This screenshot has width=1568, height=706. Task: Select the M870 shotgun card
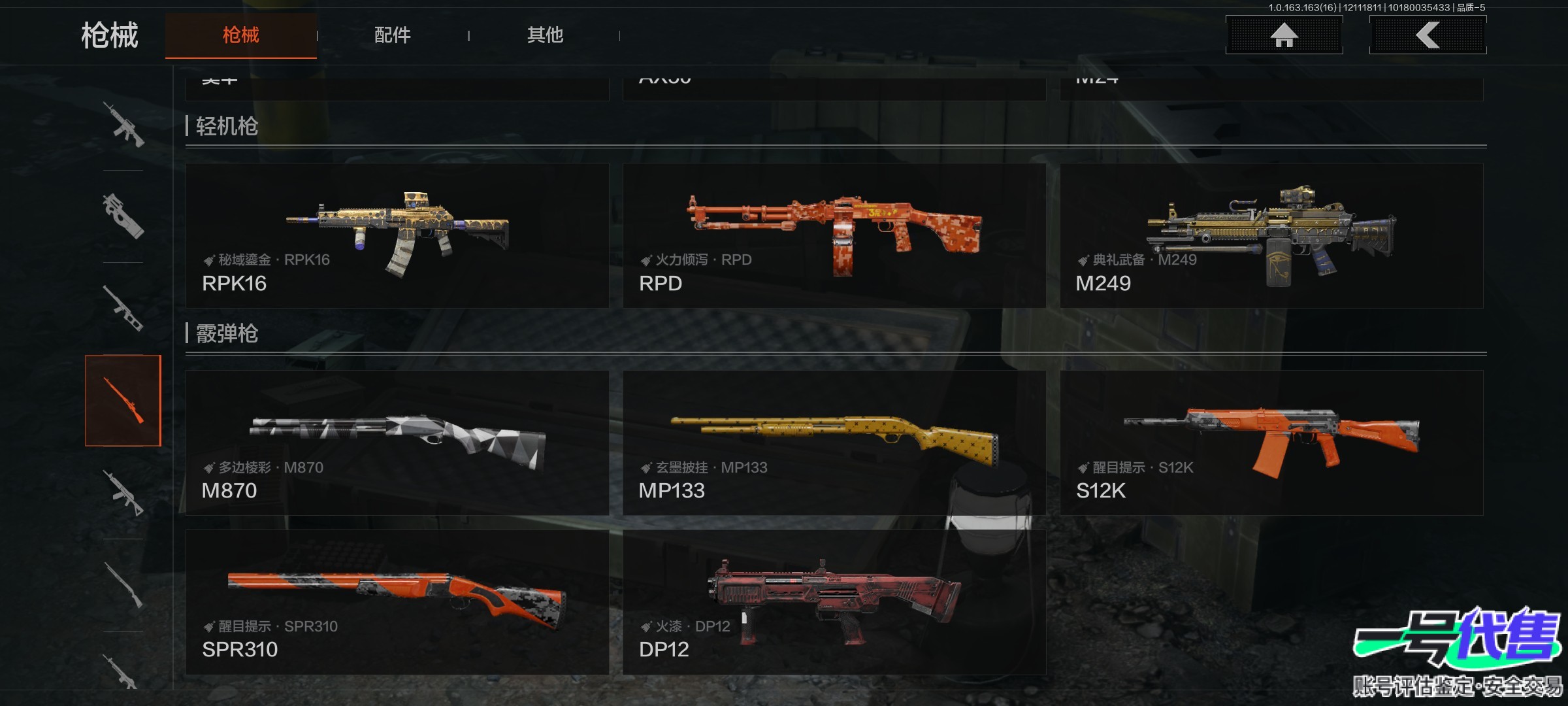pos(397,443)
